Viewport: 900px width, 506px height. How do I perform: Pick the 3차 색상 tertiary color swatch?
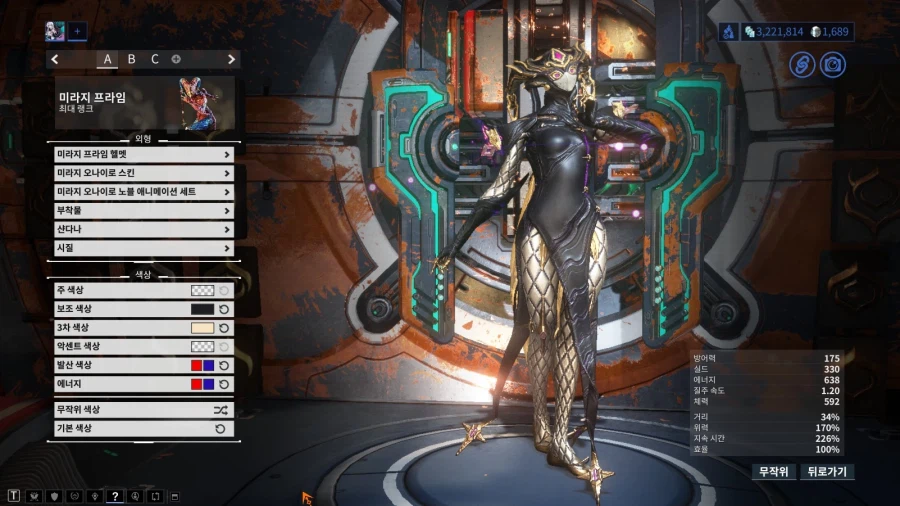pyautogui.click(x=203, y=328)
